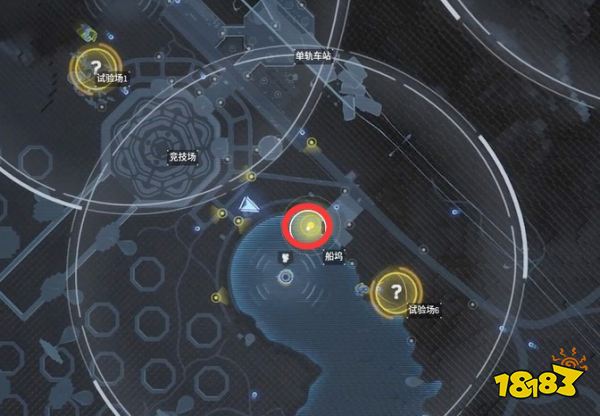Select the 试验场6 question mark marker
The width and height of the screenshot is (600, 416).
397,291
